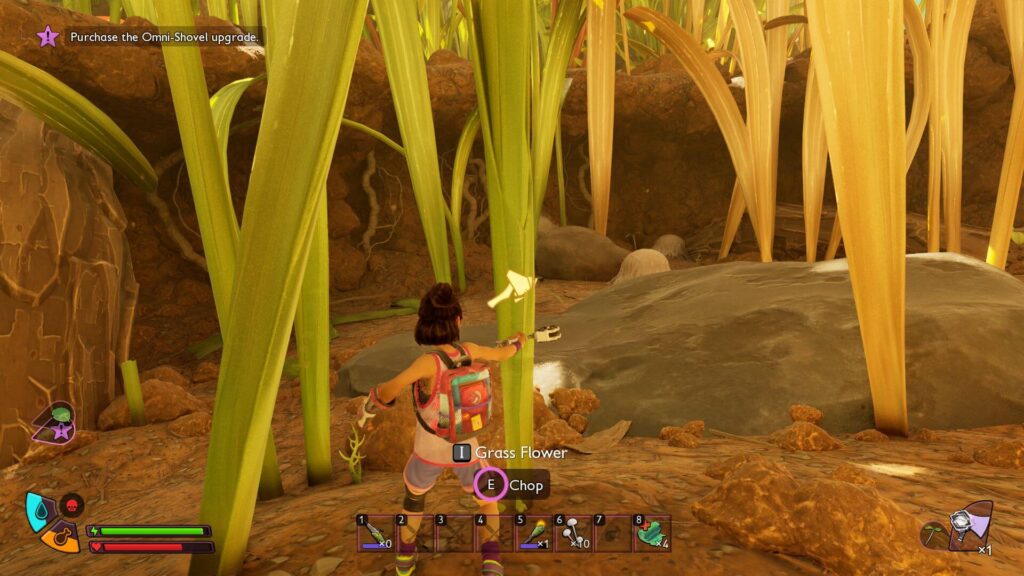Viewport: 1024px width, 576px height.
Task: Select the spear in hotbar slot 1
Action: pyautogui.click(x=377, y=534)
